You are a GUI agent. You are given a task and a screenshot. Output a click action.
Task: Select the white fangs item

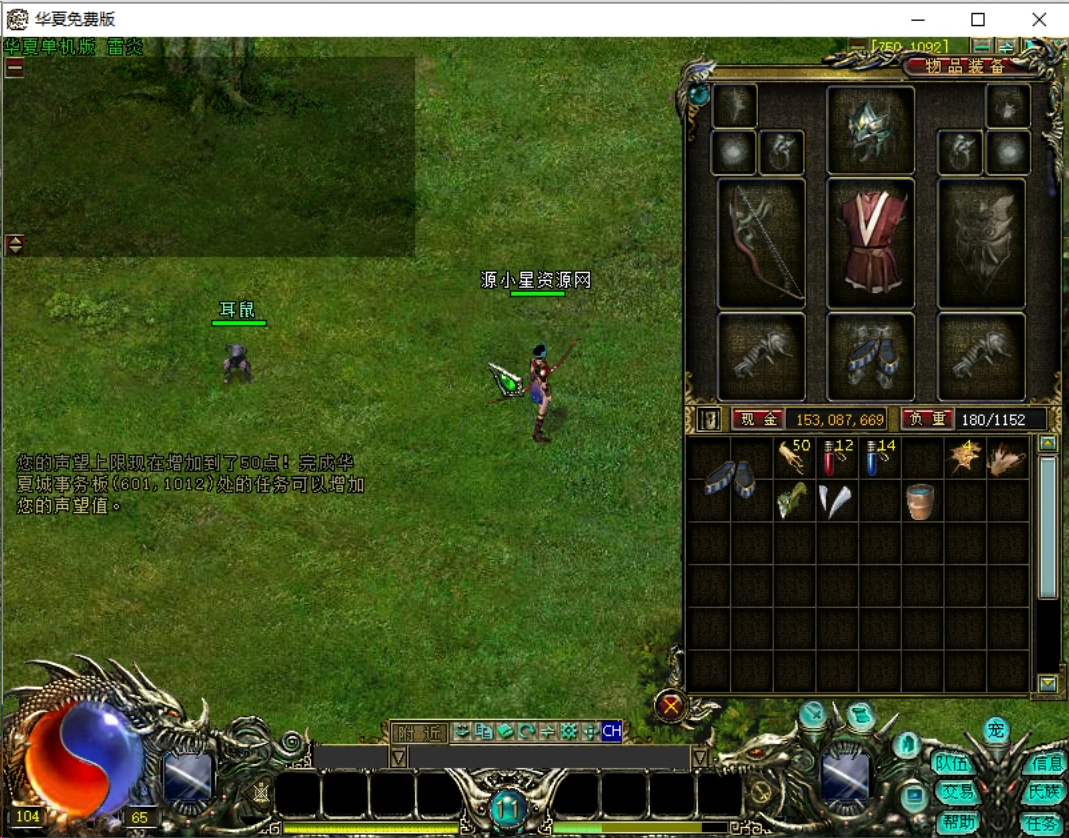tap(835, 500)
